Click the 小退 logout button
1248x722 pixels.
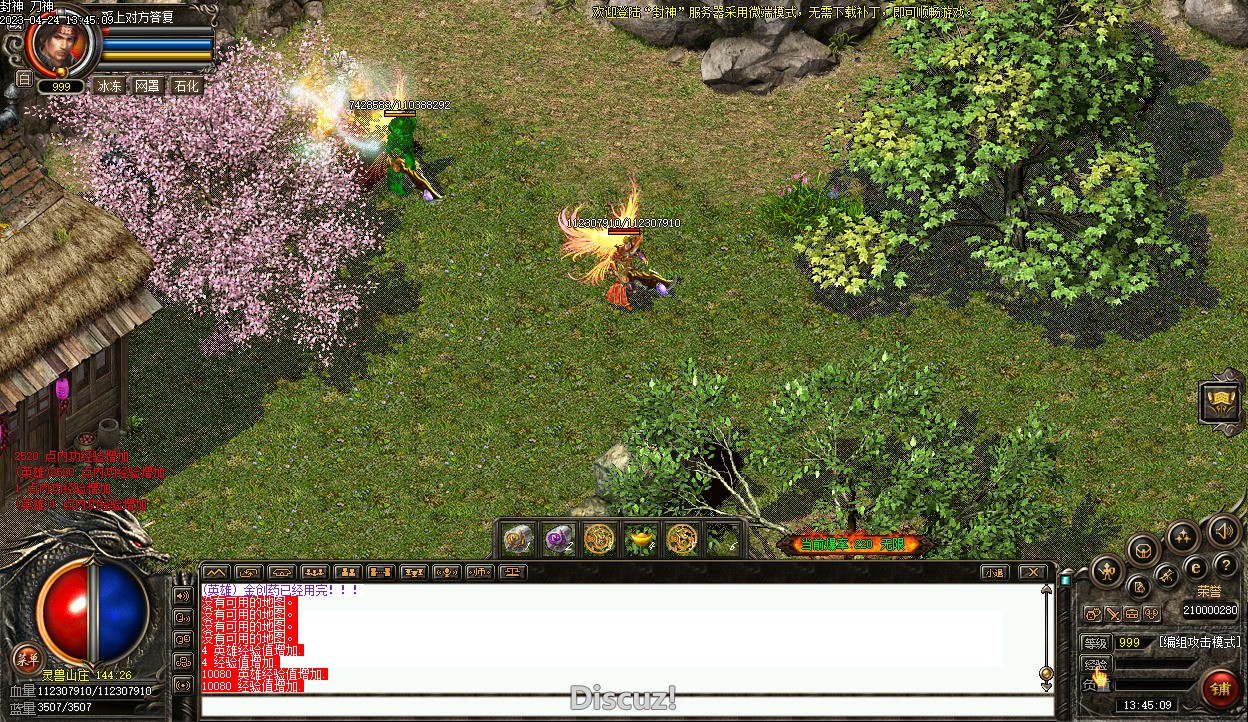(993, 573)
